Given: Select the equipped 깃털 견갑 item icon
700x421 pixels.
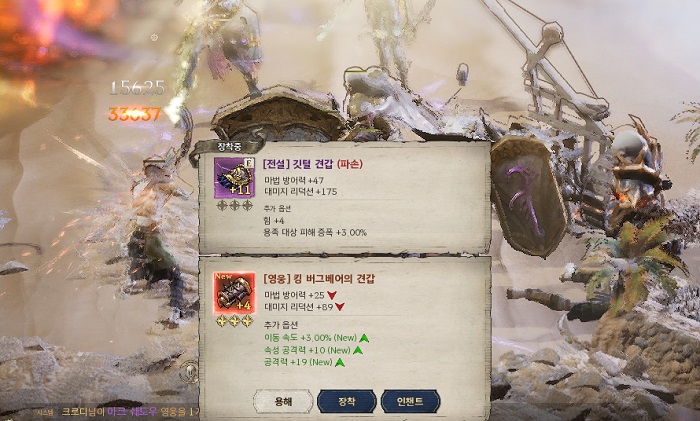Looking at the screenshot, I should click(x=233, y=178).
